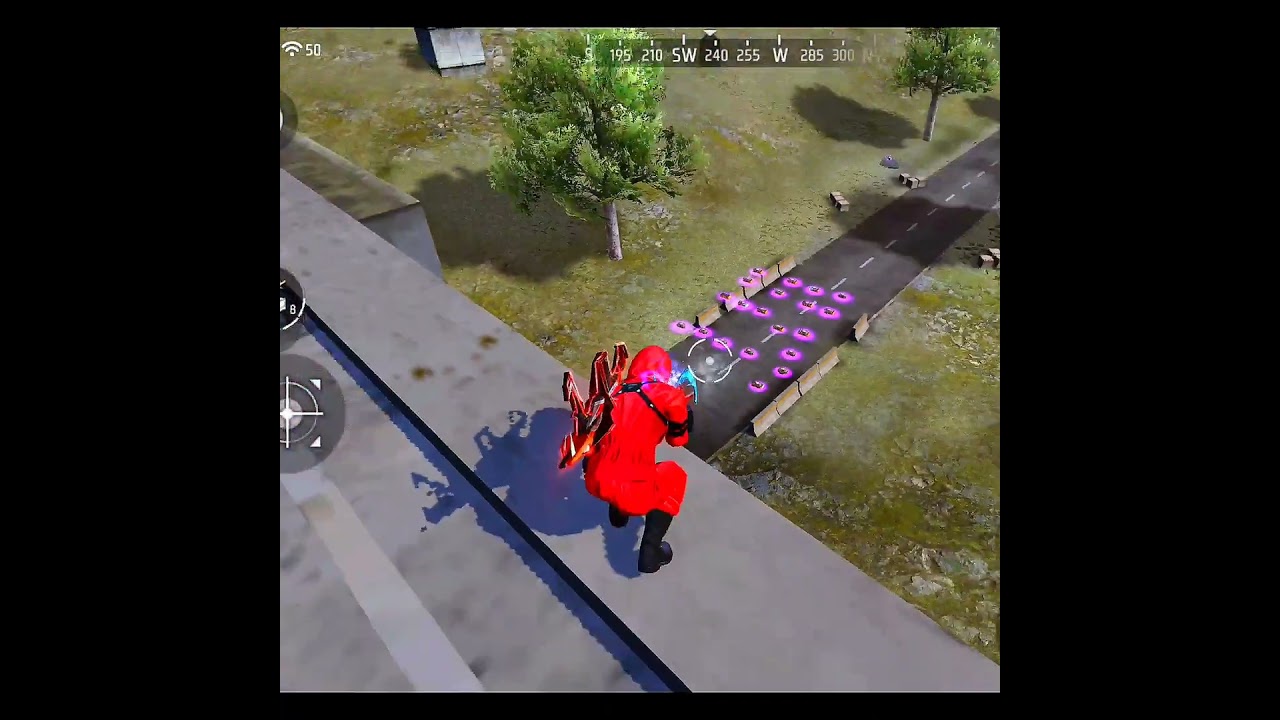This screenshot has width=1280, height=720.
Task: Tap the S marker on the compass bar
Action: [x=589, y=55]
